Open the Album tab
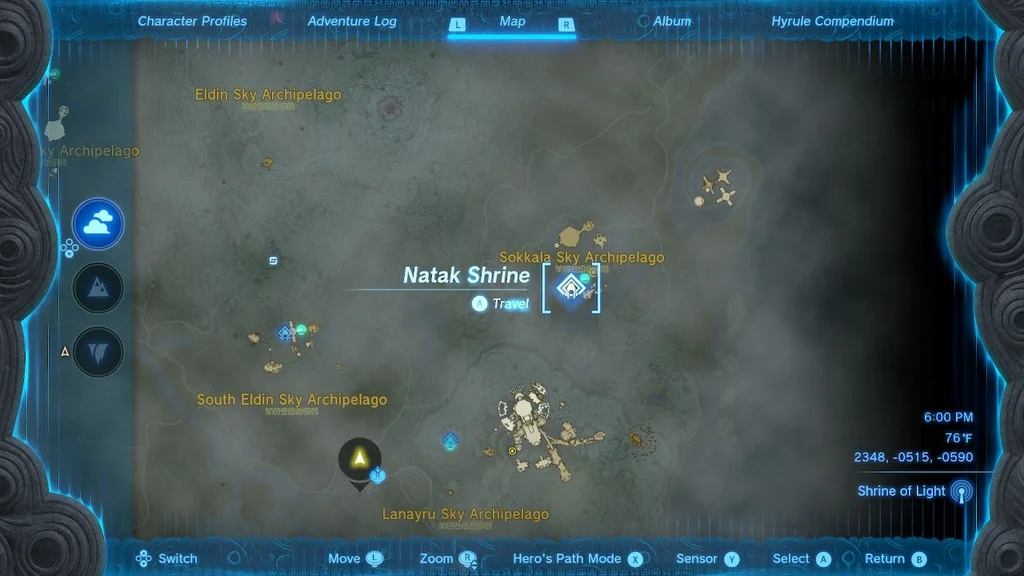This screenshot has height=576, width=1024. tap(672, 21)
